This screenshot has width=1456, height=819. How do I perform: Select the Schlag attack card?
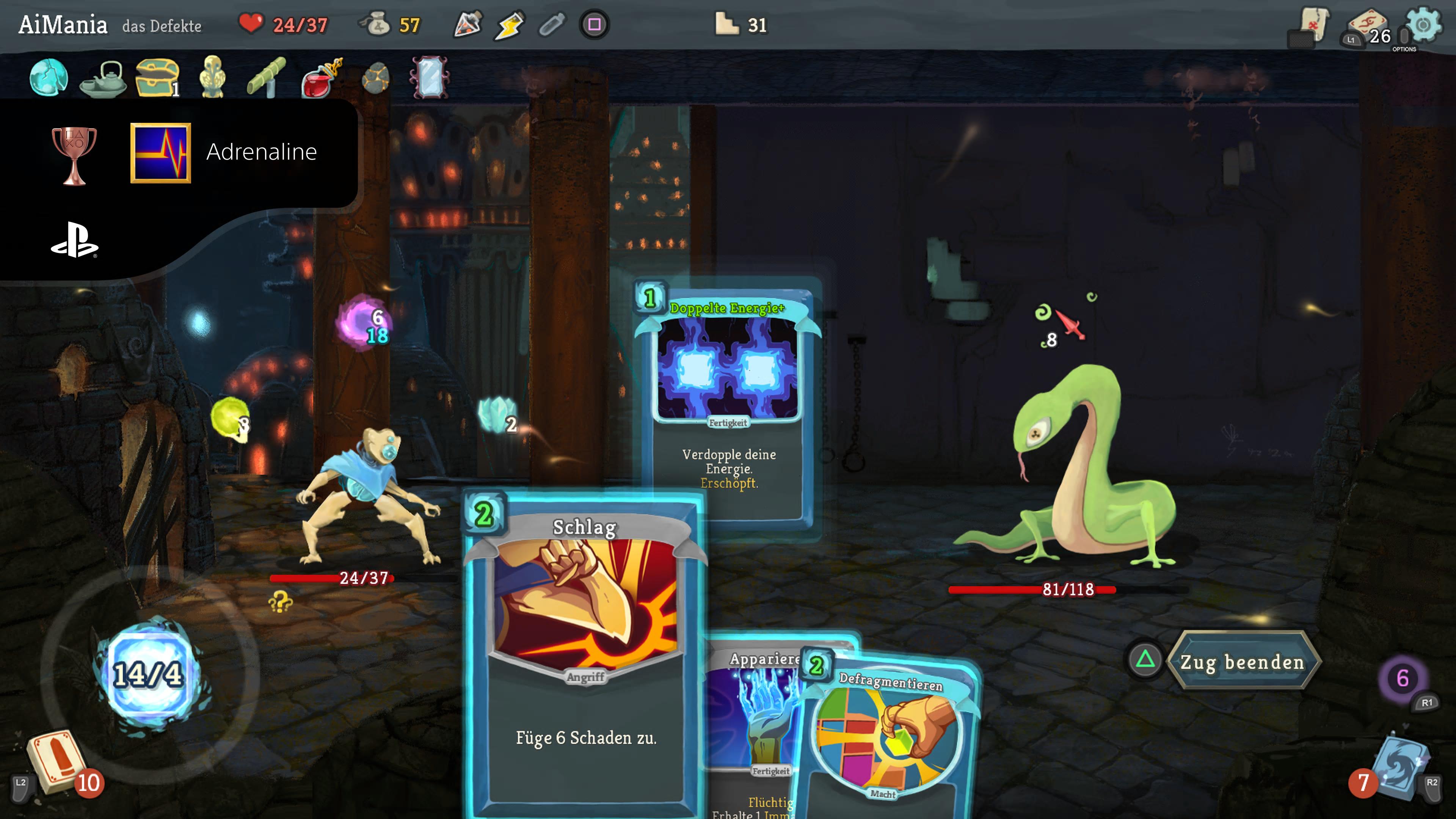point(584,650)
